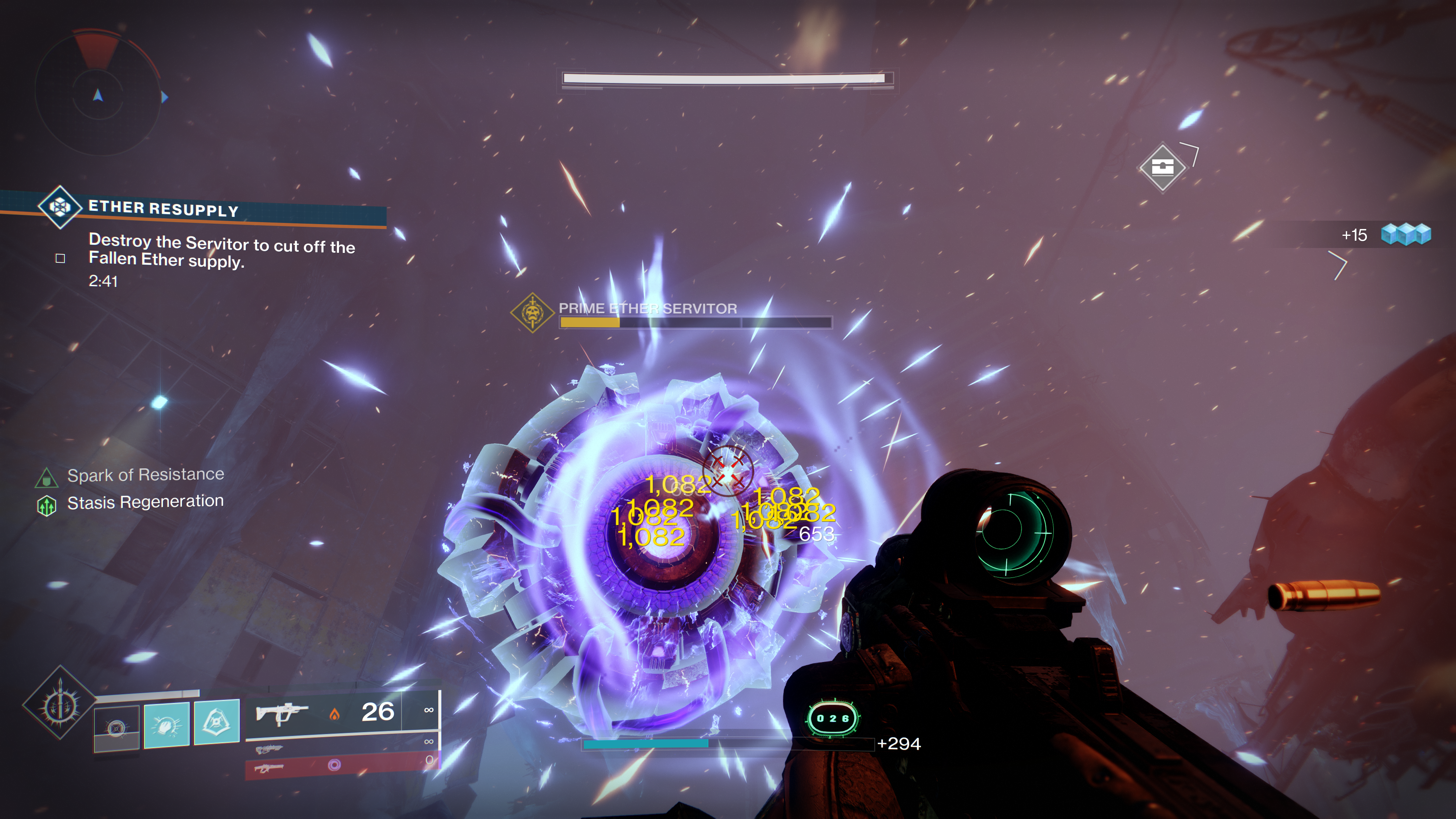This screenshot has height=819, width=1456.
Task: Select the Prime Ether Servitor boss skull icon
Action: click(532, 312)
